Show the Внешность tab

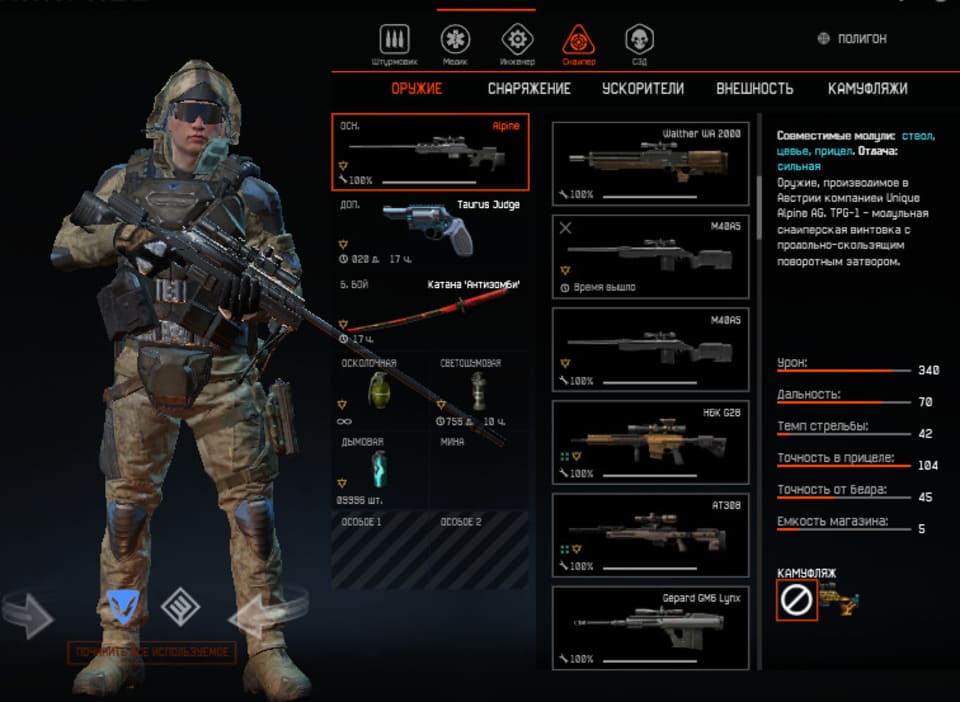tap(754, 88)
